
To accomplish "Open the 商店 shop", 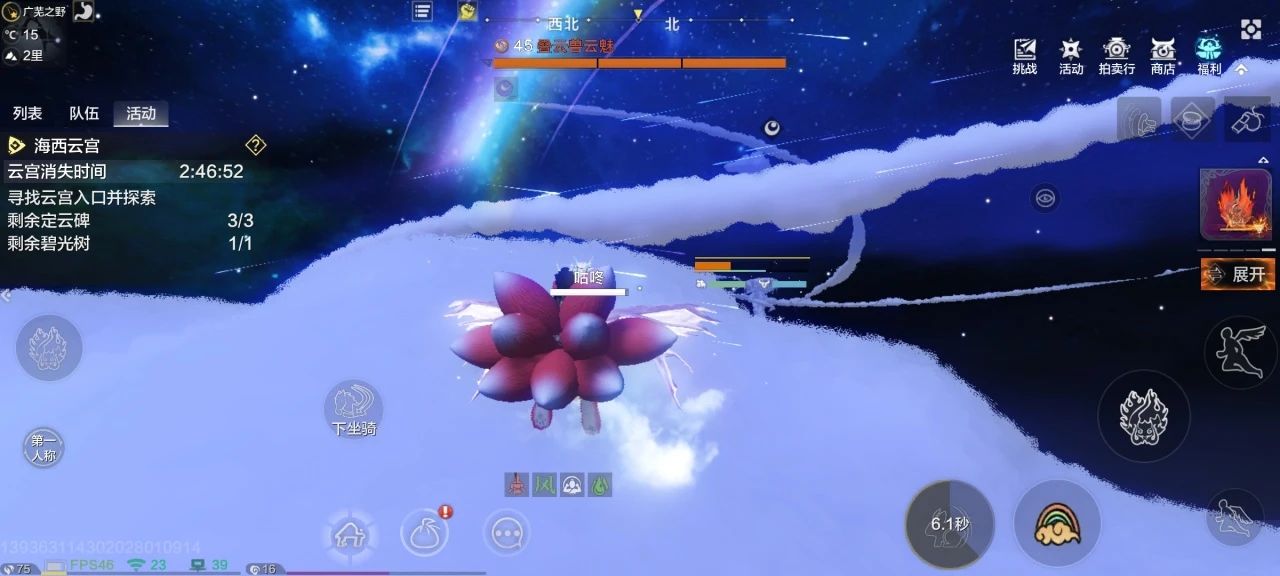I will pos(1163,56).
